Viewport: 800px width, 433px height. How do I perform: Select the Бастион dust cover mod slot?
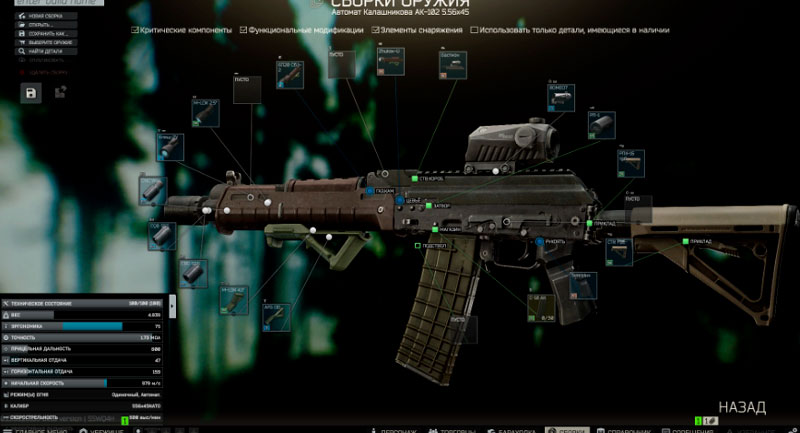pos(452,66)
